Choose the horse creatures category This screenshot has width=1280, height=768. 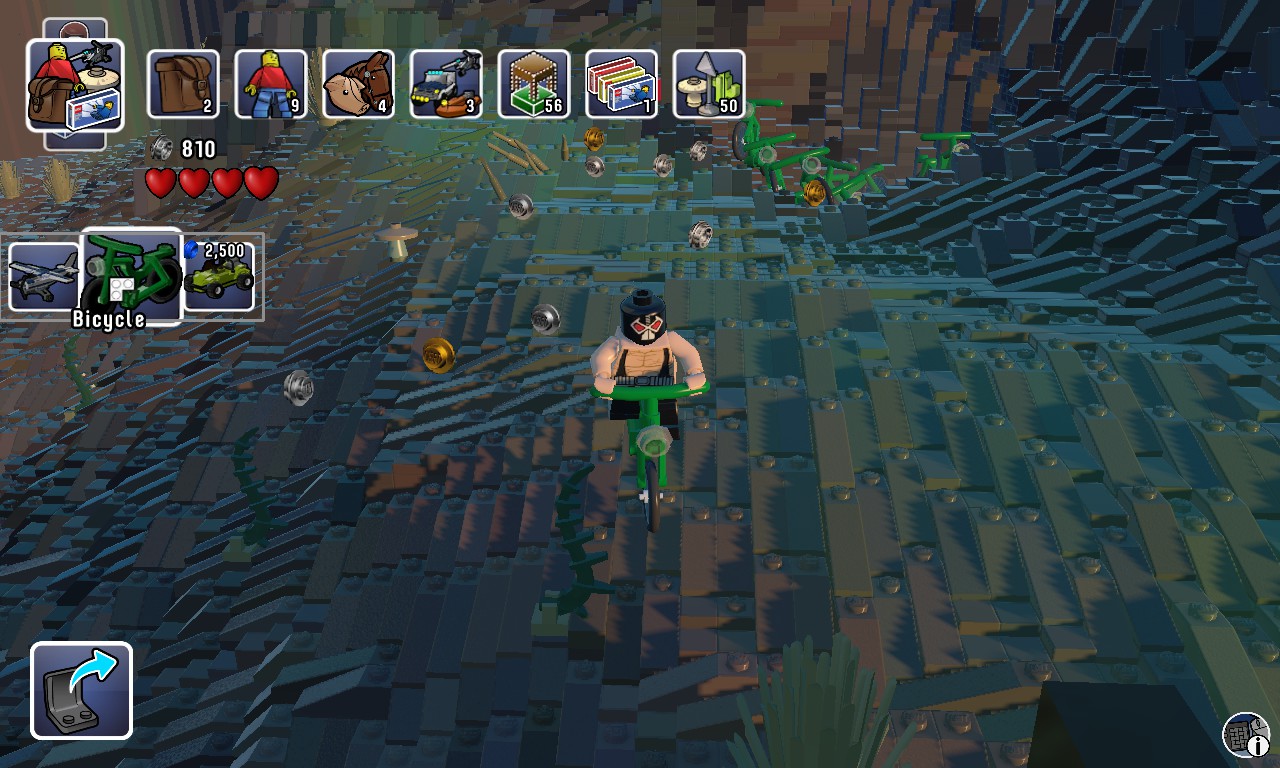pos(358,84)
